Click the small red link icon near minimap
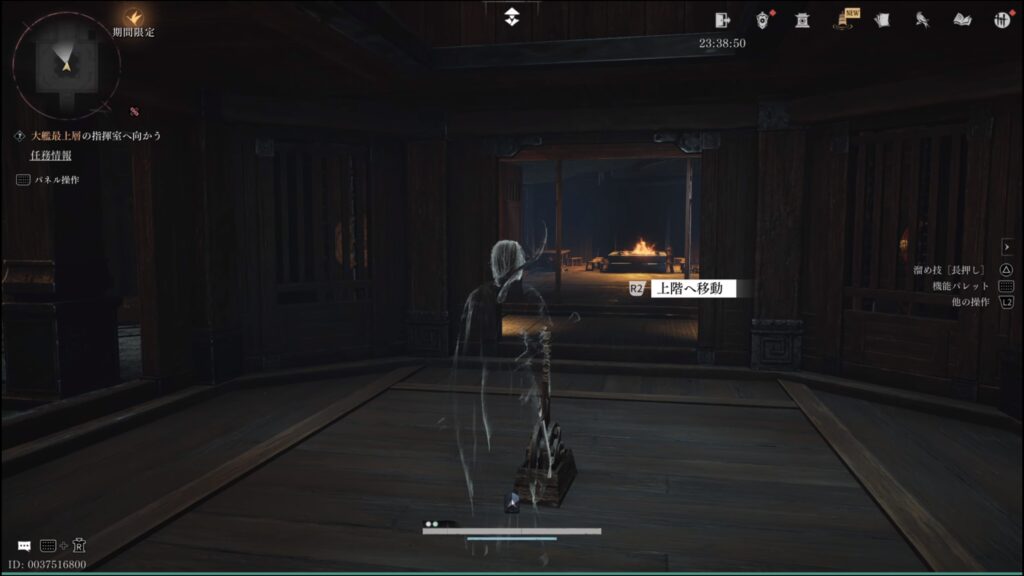The height and width of the screenshot is (576, 1024). click(133, 111)
